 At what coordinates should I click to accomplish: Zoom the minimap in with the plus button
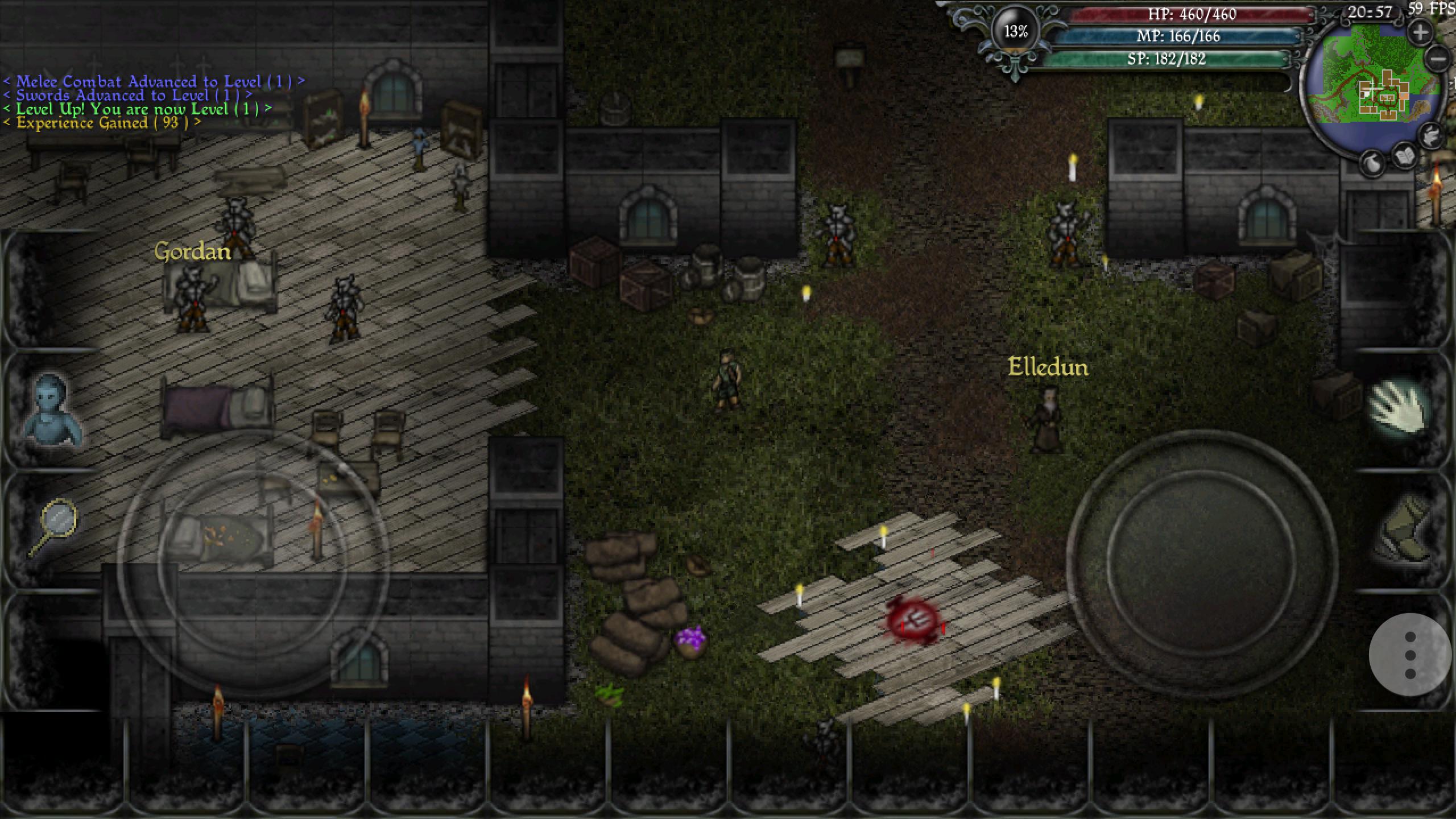pyautogui.click(x=1421, y=32)
